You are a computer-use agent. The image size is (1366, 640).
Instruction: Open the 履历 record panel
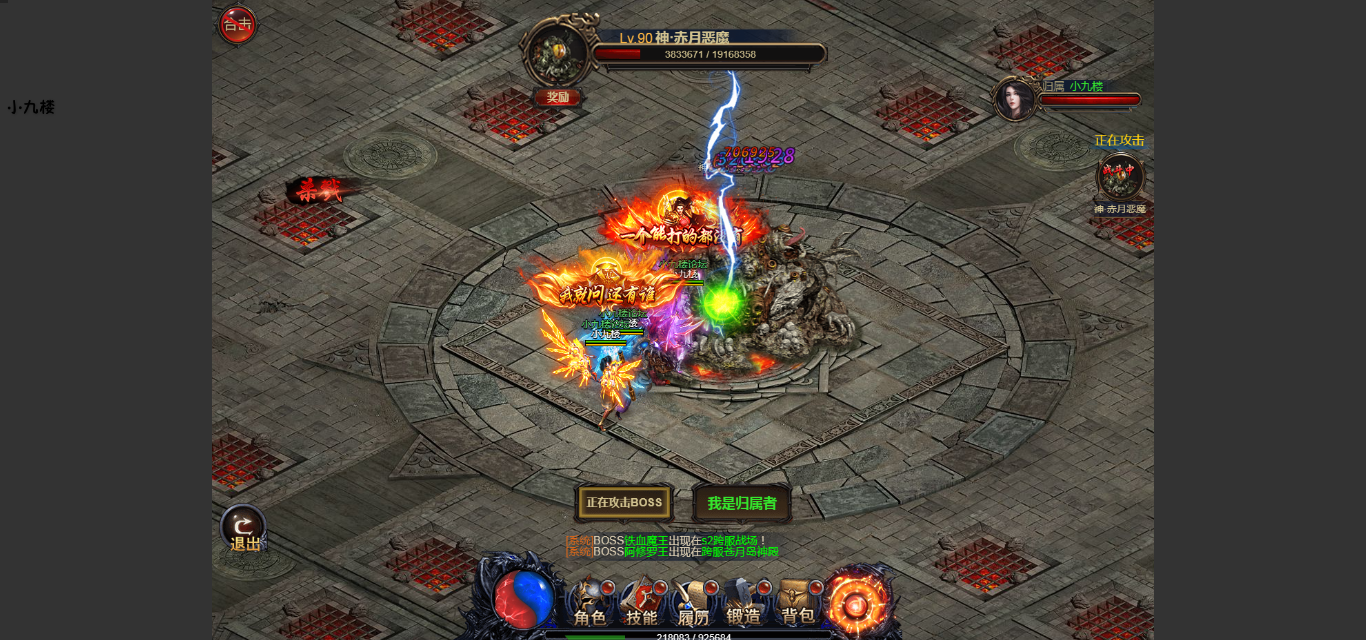tap(693, 605)
